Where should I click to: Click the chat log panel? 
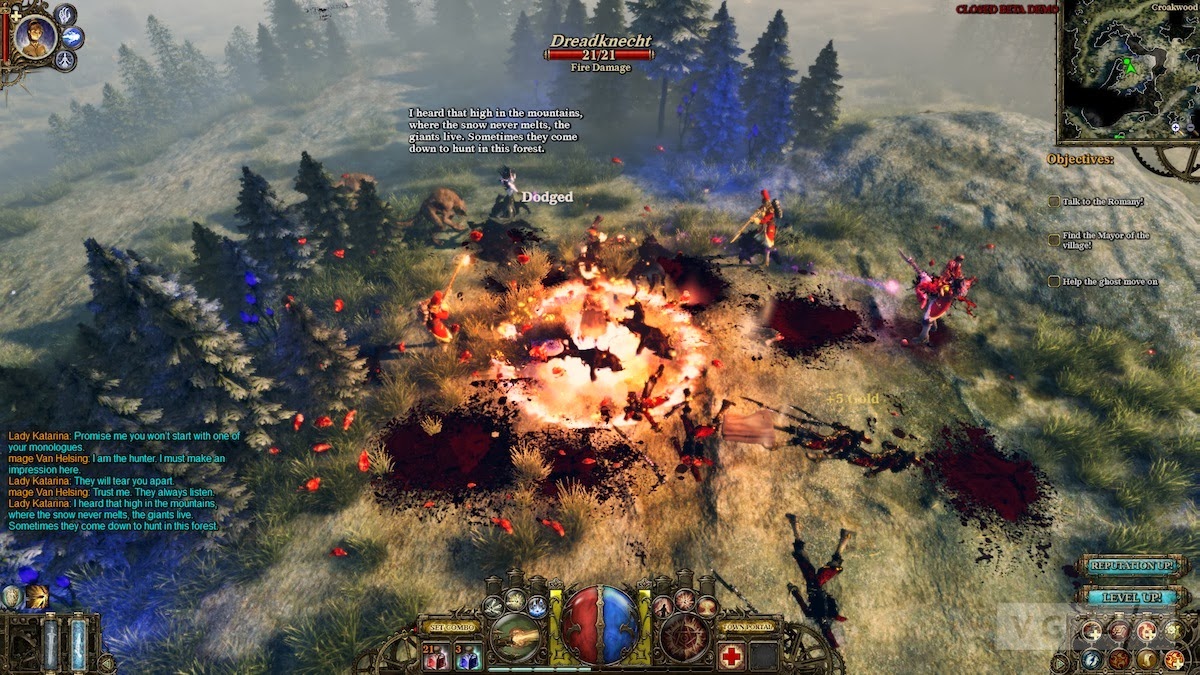point(115,480)
